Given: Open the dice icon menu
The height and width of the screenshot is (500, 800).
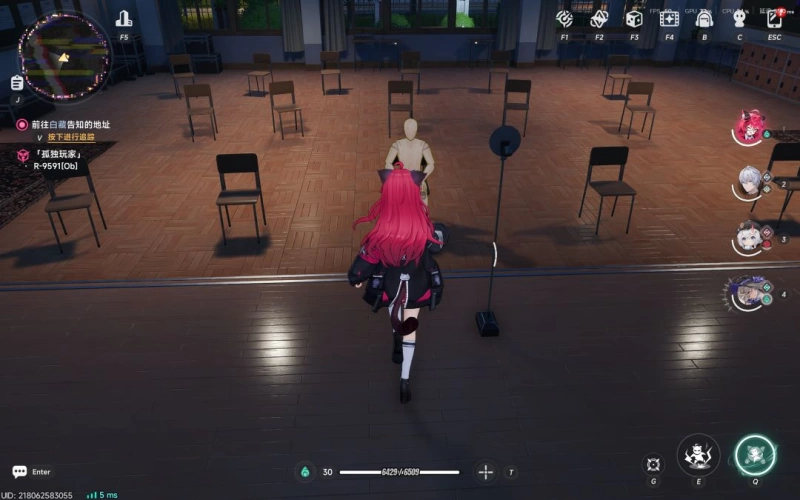Looking at the screenshot, I should (634, 18).
